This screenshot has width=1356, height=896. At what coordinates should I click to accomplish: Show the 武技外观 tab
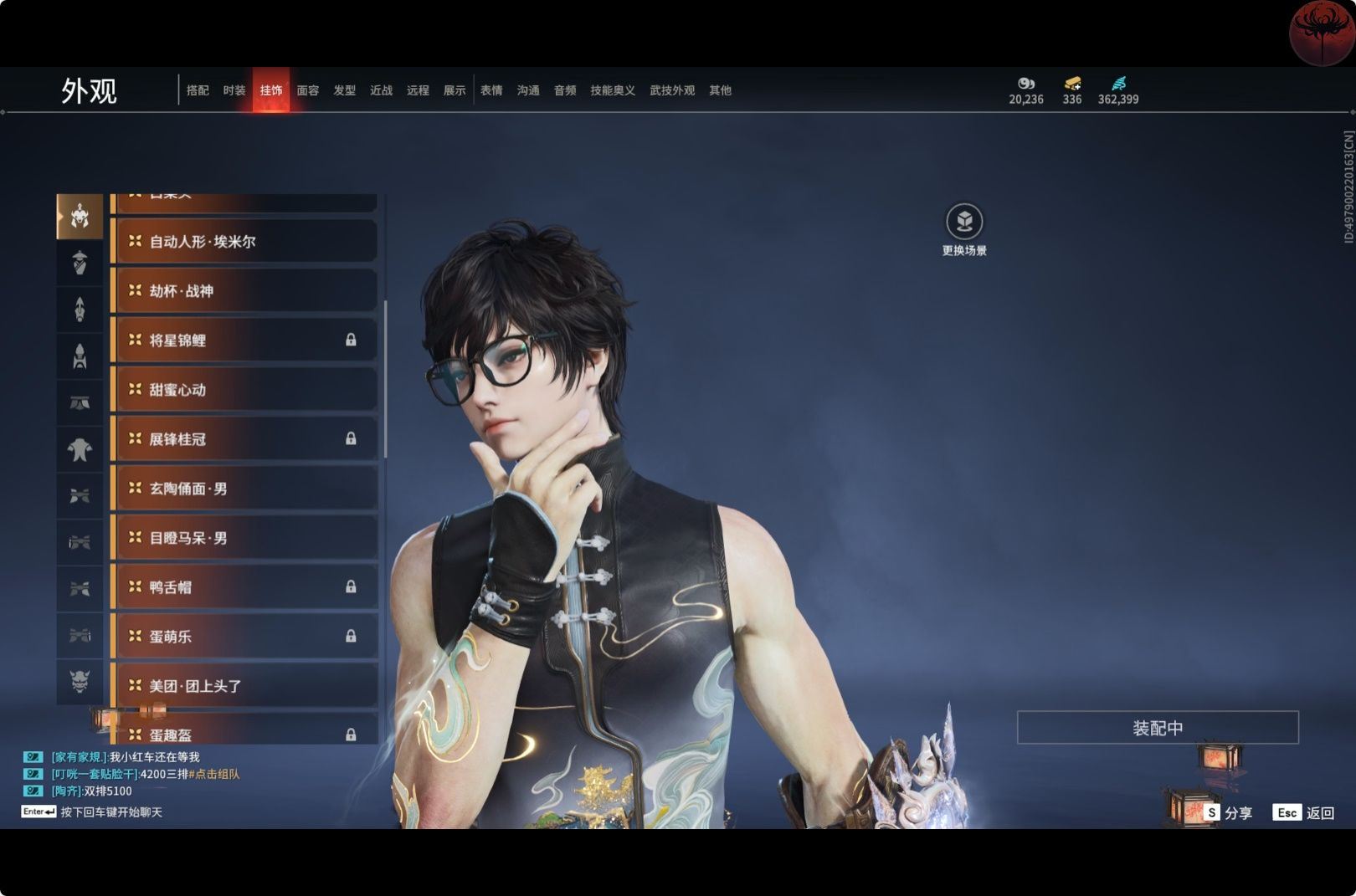[x=672, y=90]
